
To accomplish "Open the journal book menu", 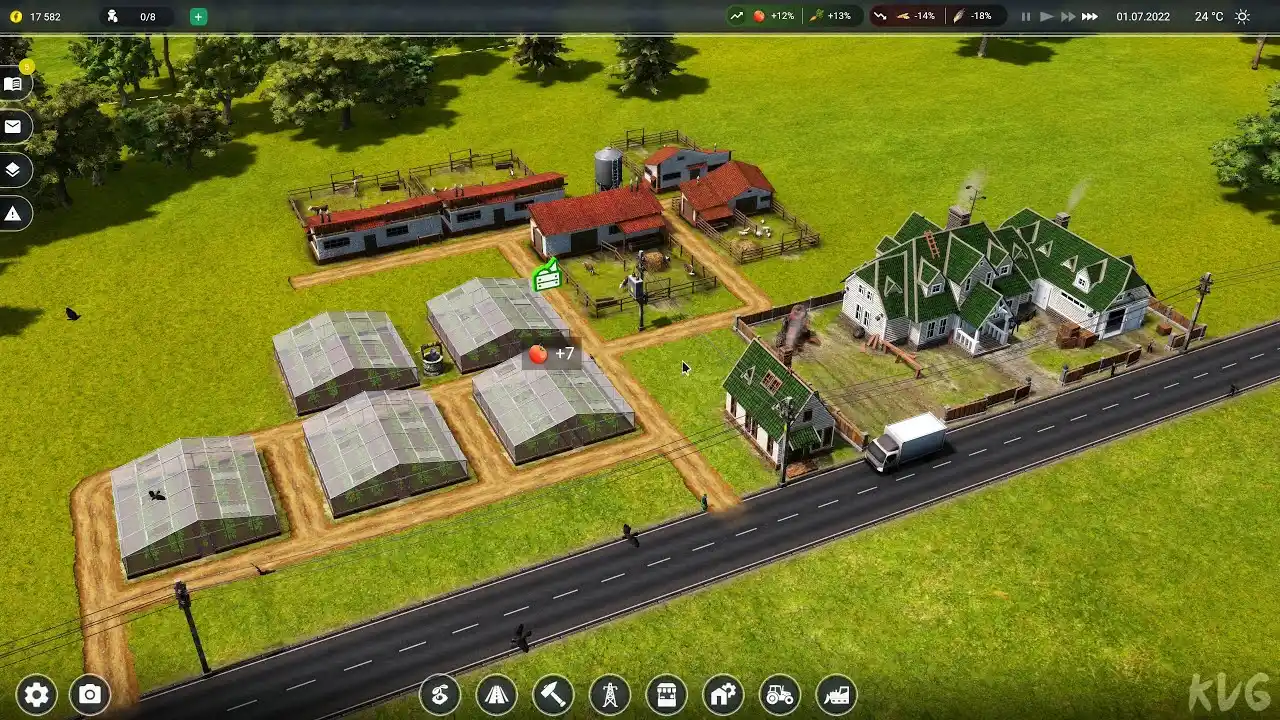I will pos(14,84).
